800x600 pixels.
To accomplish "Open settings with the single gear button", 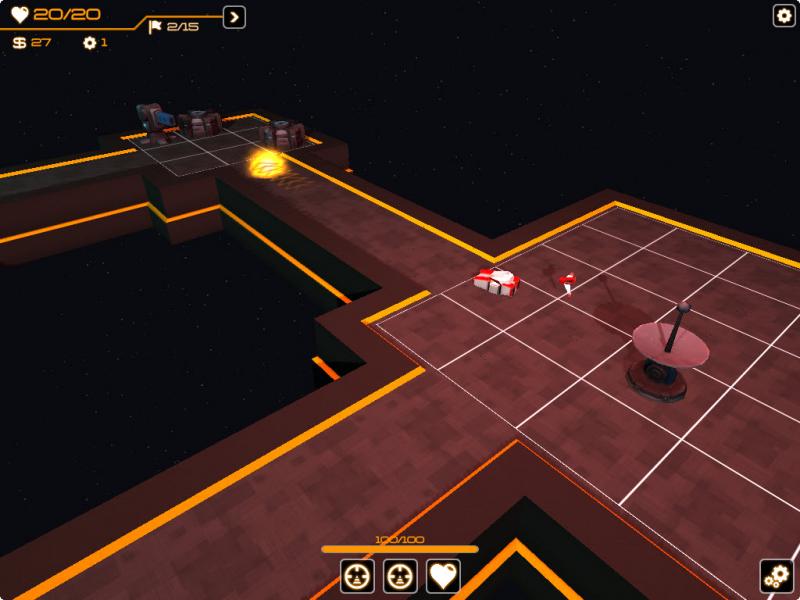I will pos(784,15).
